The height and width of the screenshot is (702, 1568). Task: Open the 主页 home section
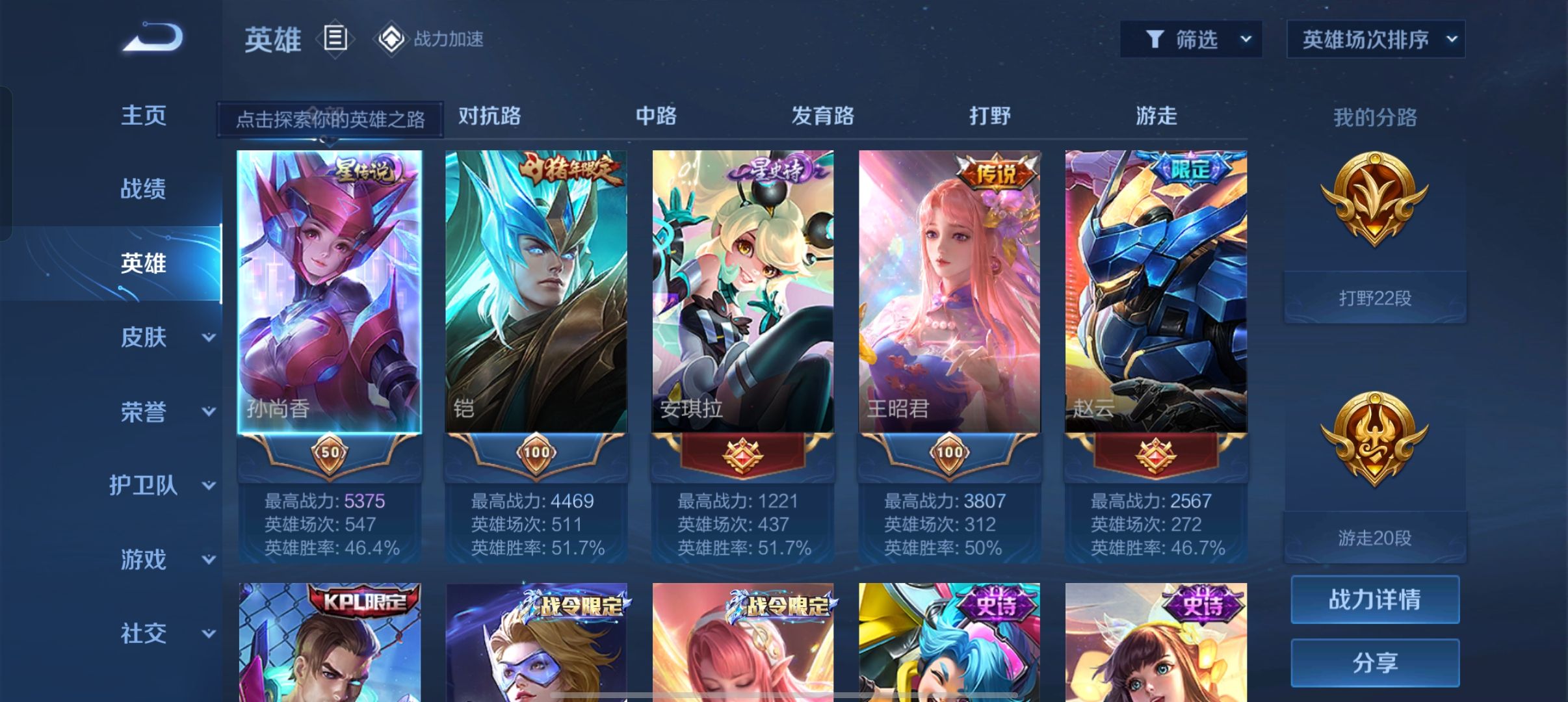coord(144,116)
